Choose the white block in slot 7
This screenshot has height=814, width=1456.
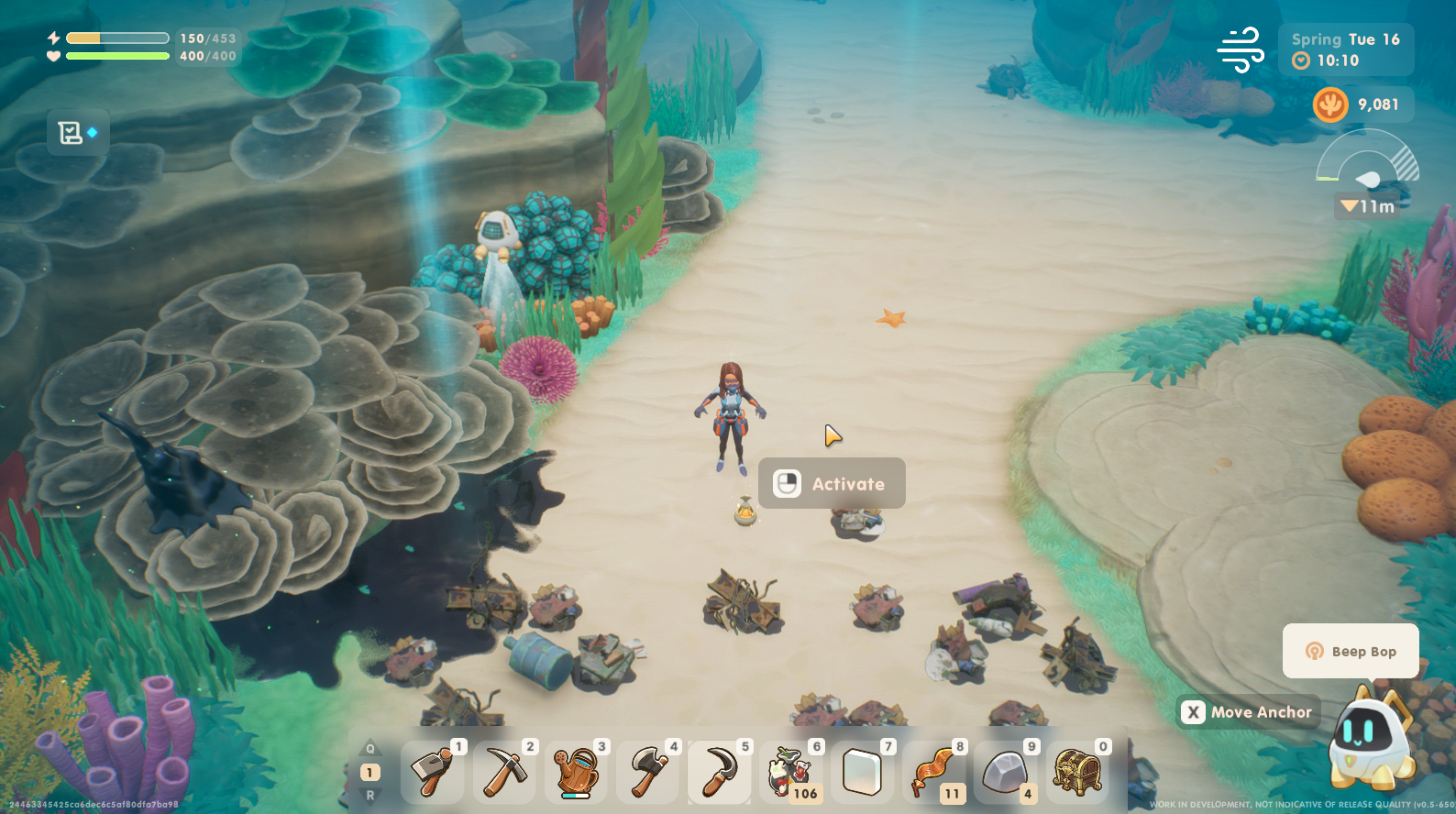862,772
